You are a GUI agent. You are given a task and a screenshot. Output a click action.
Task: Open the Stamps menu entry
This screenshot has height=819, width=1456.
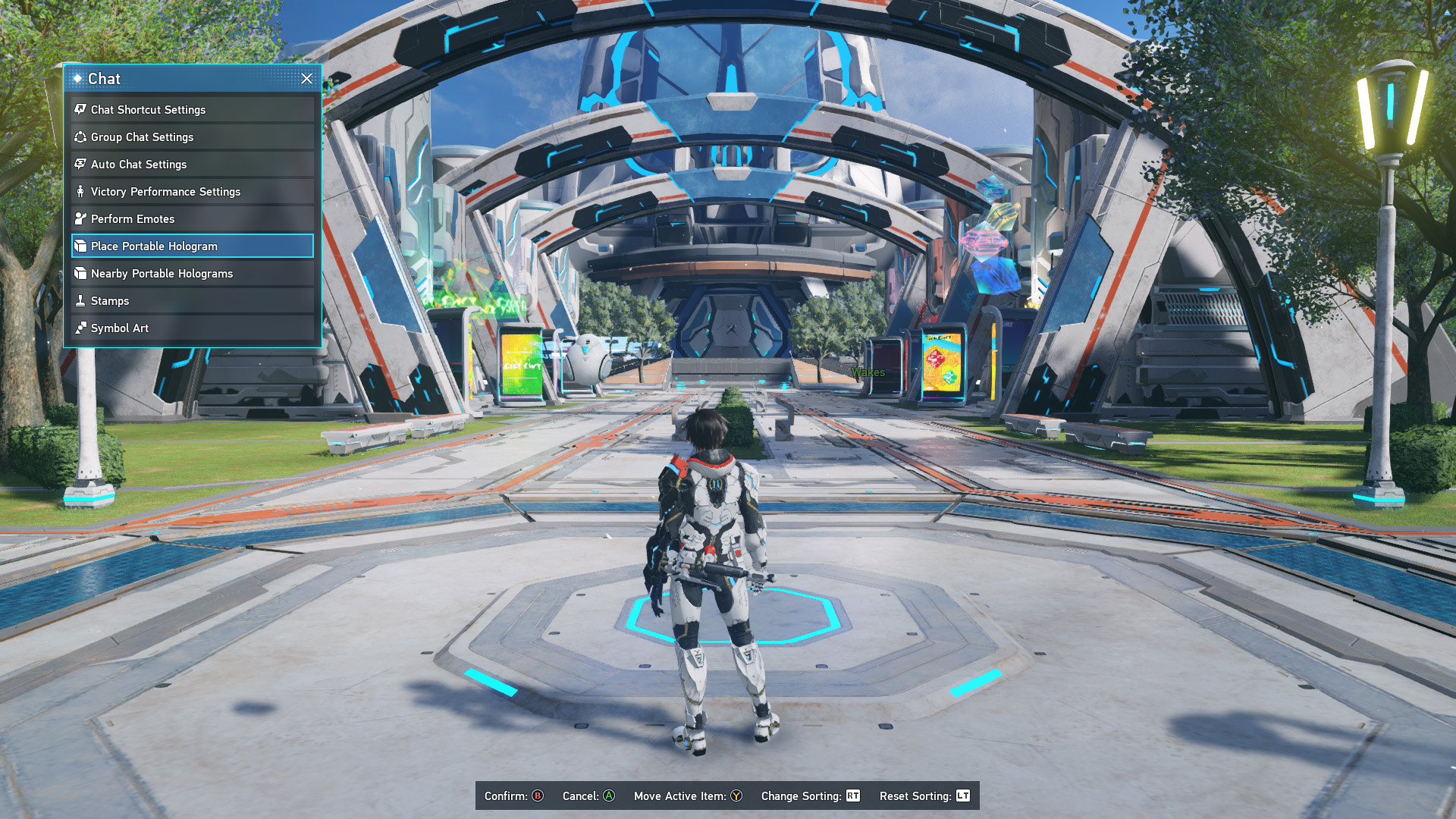click(x=110, y=300)
